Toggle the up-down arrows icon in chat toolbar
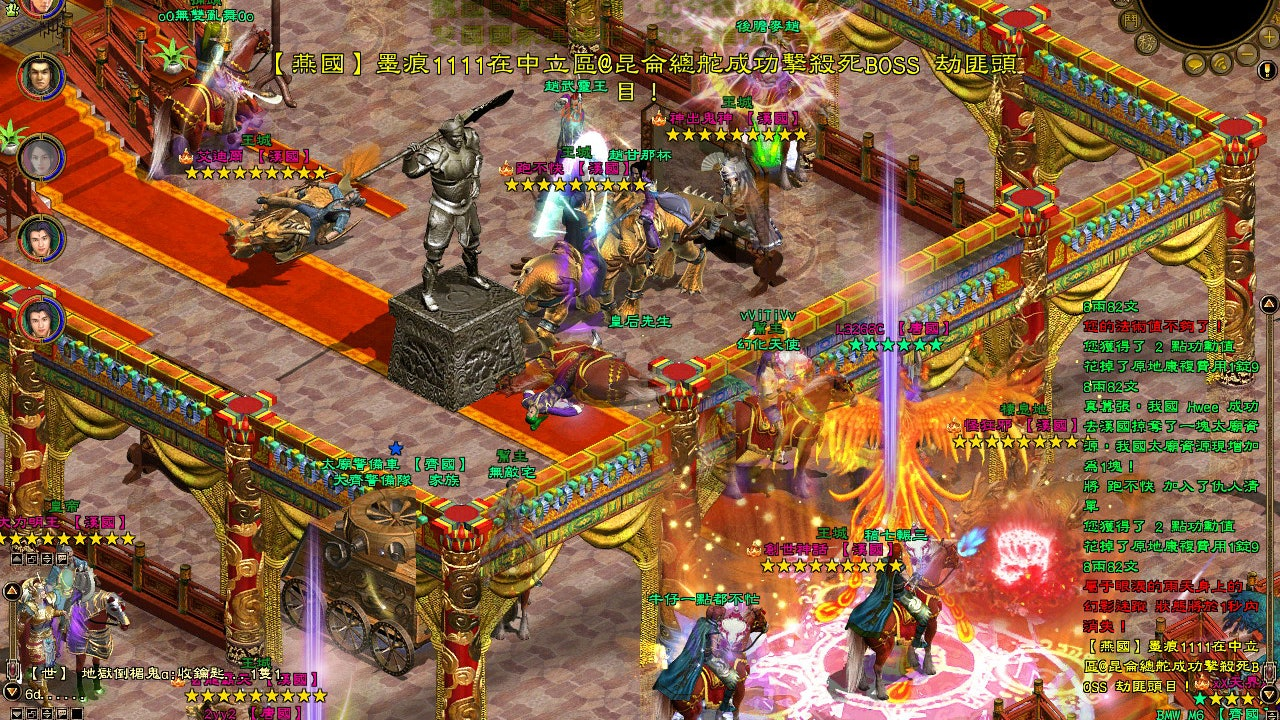1280x720 pixels. click(47, 713)
